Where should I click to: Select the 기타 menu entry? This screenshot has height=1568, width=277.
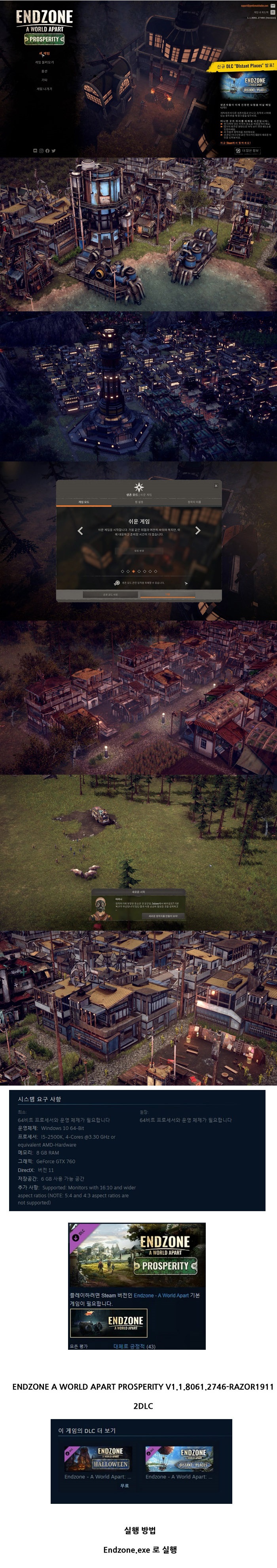coord(44,80)
